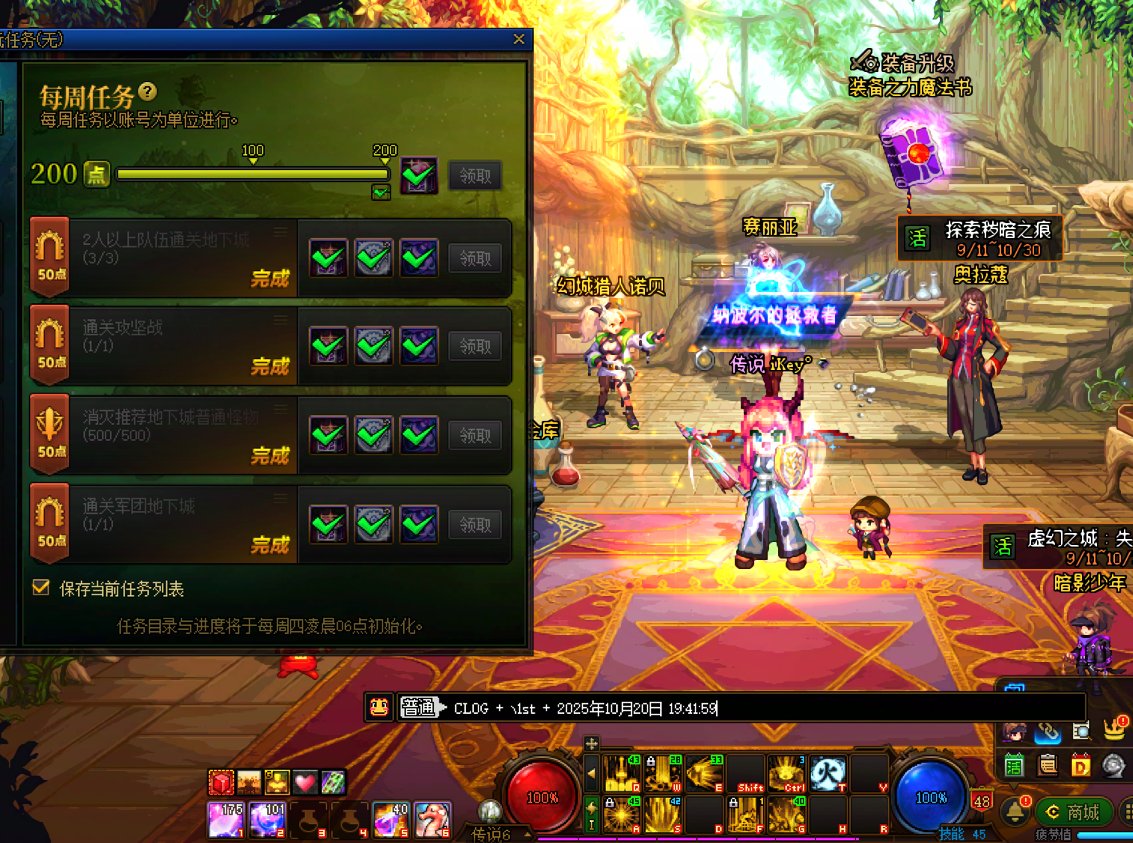Close the weekly task window
1133x843 pixels.
click(519, 40)
